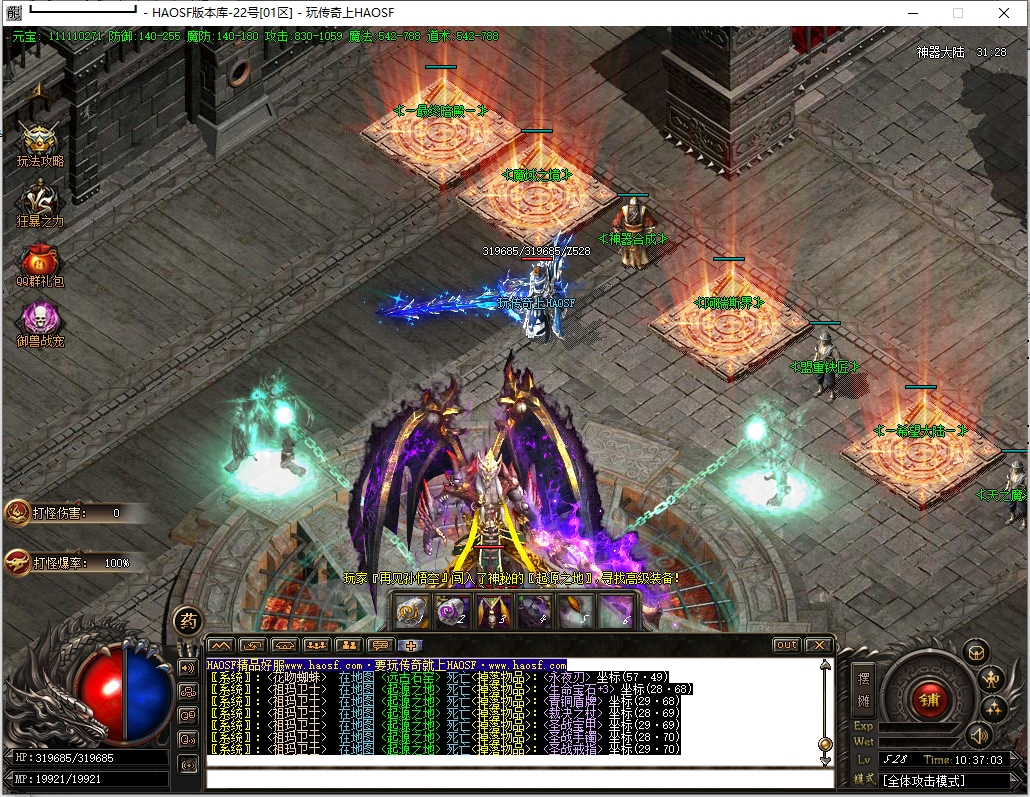
Task: Click the 'out' button on chat panel
Action: click(787, 645)
